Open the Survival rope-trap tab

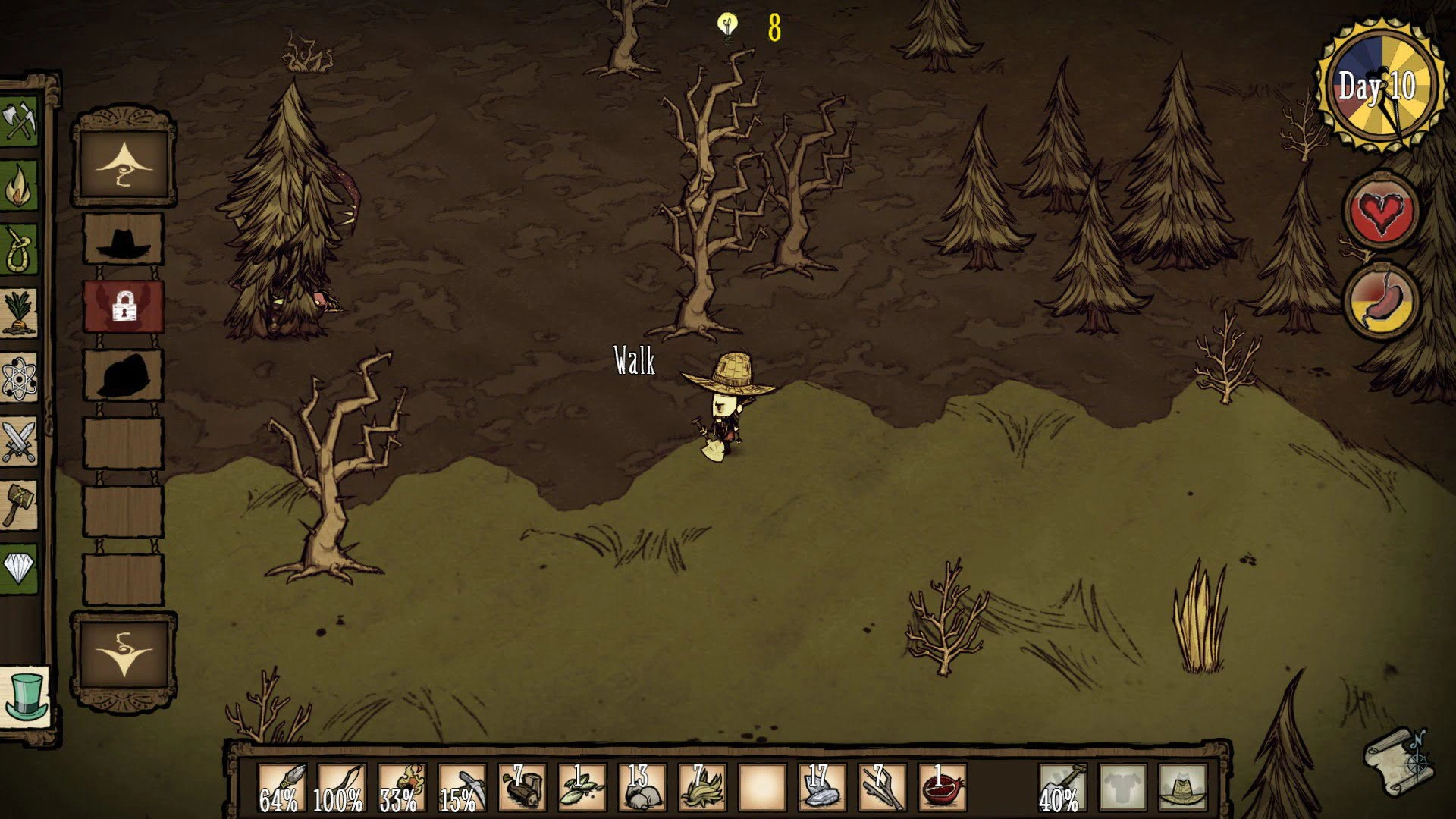[x=18, y=248]
